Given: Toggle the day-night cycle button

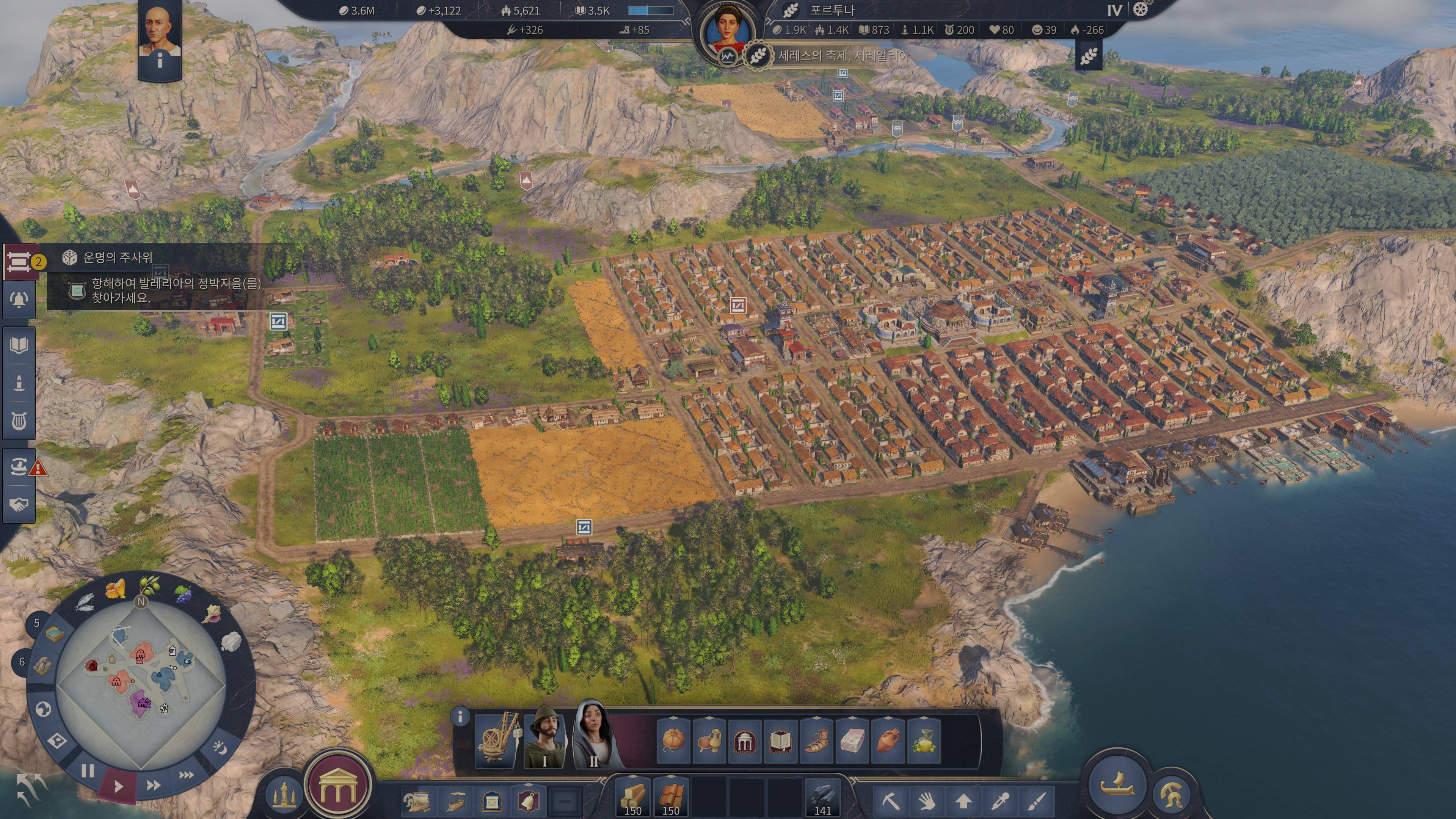Looking at the screenshot, I should [220, 747].
